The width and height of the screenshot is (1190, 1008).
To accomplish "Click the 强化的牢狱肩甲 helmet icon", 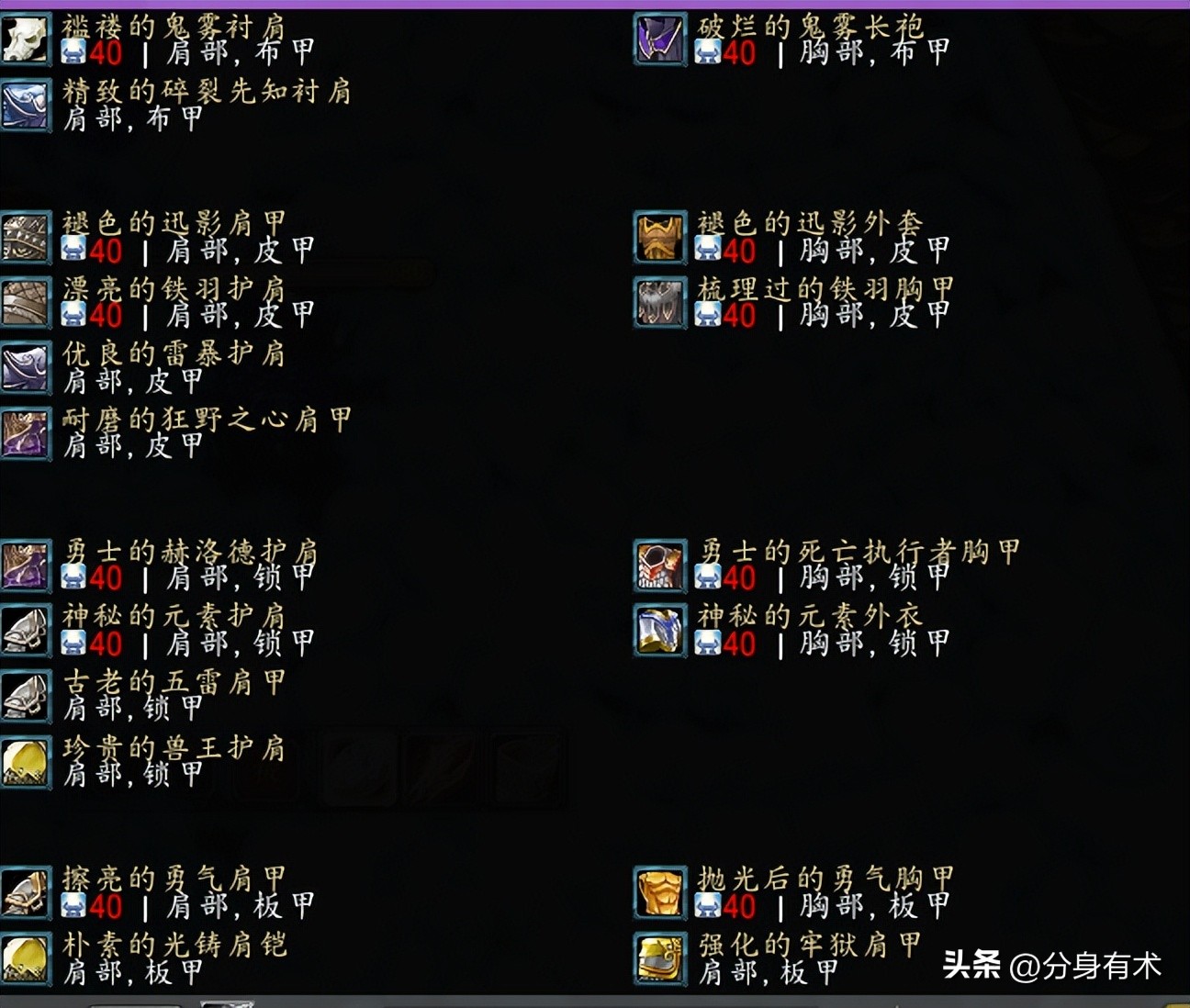I will [x=659, y=958].
